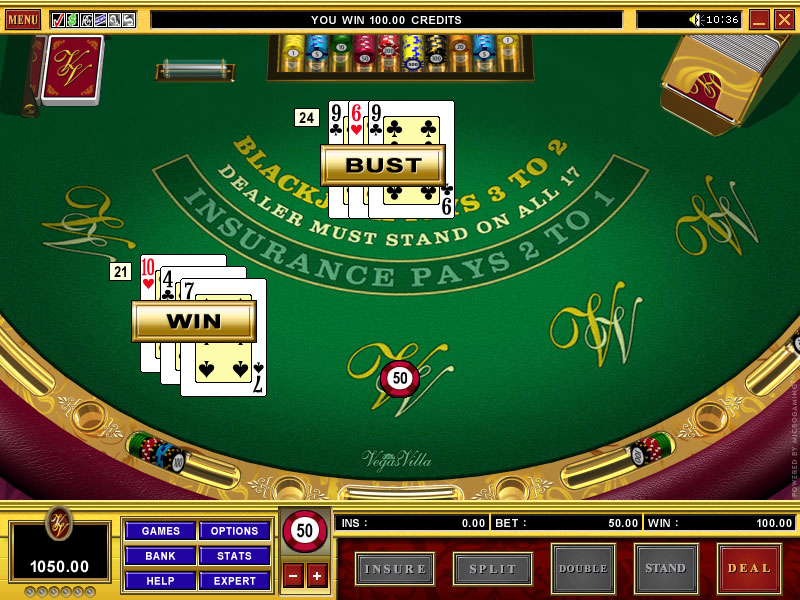Increase chip size with the plus button
The width and height of the screenshot is (800, 600).
[317, 575]
